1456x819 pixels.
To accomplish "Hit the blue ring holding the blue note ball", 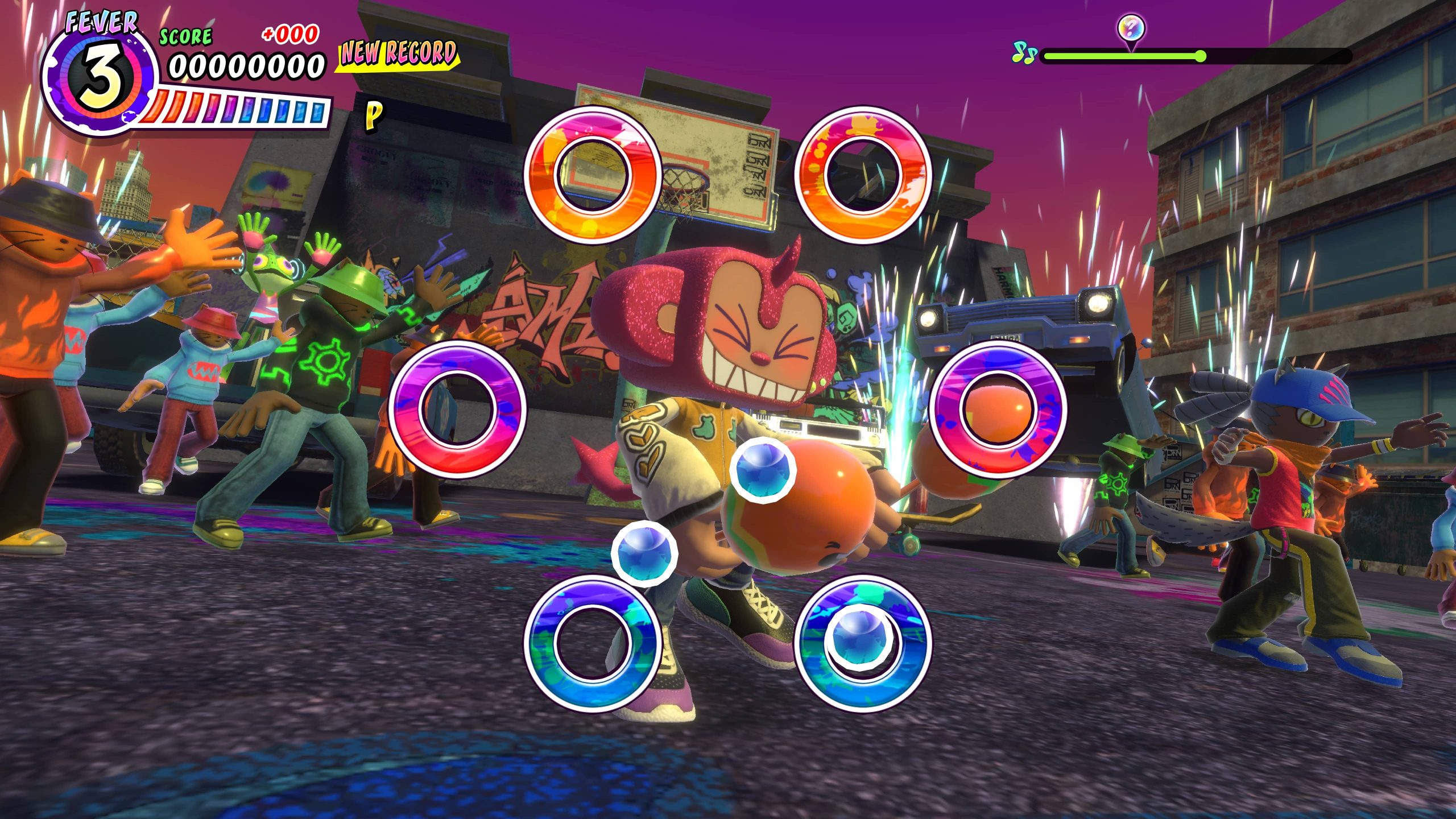I will [862, 643].
